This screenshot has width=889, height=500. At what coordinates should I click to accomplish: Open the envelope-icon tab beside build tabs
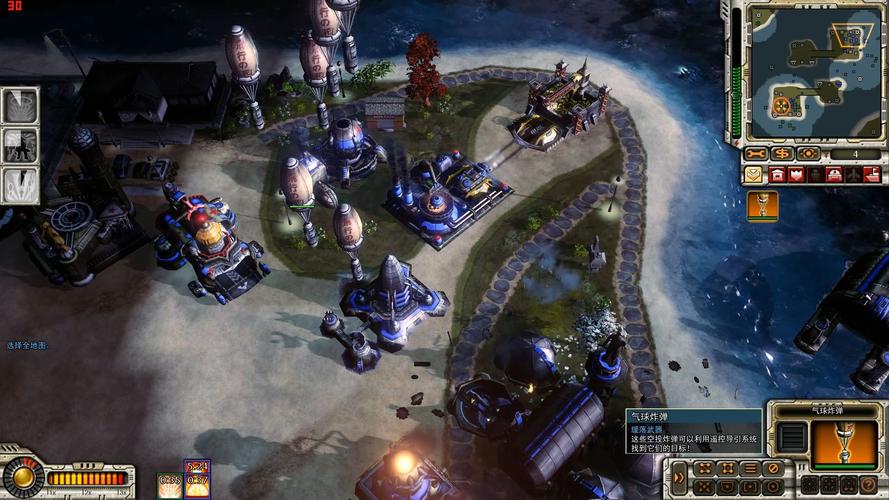click(x=753, y=175)
